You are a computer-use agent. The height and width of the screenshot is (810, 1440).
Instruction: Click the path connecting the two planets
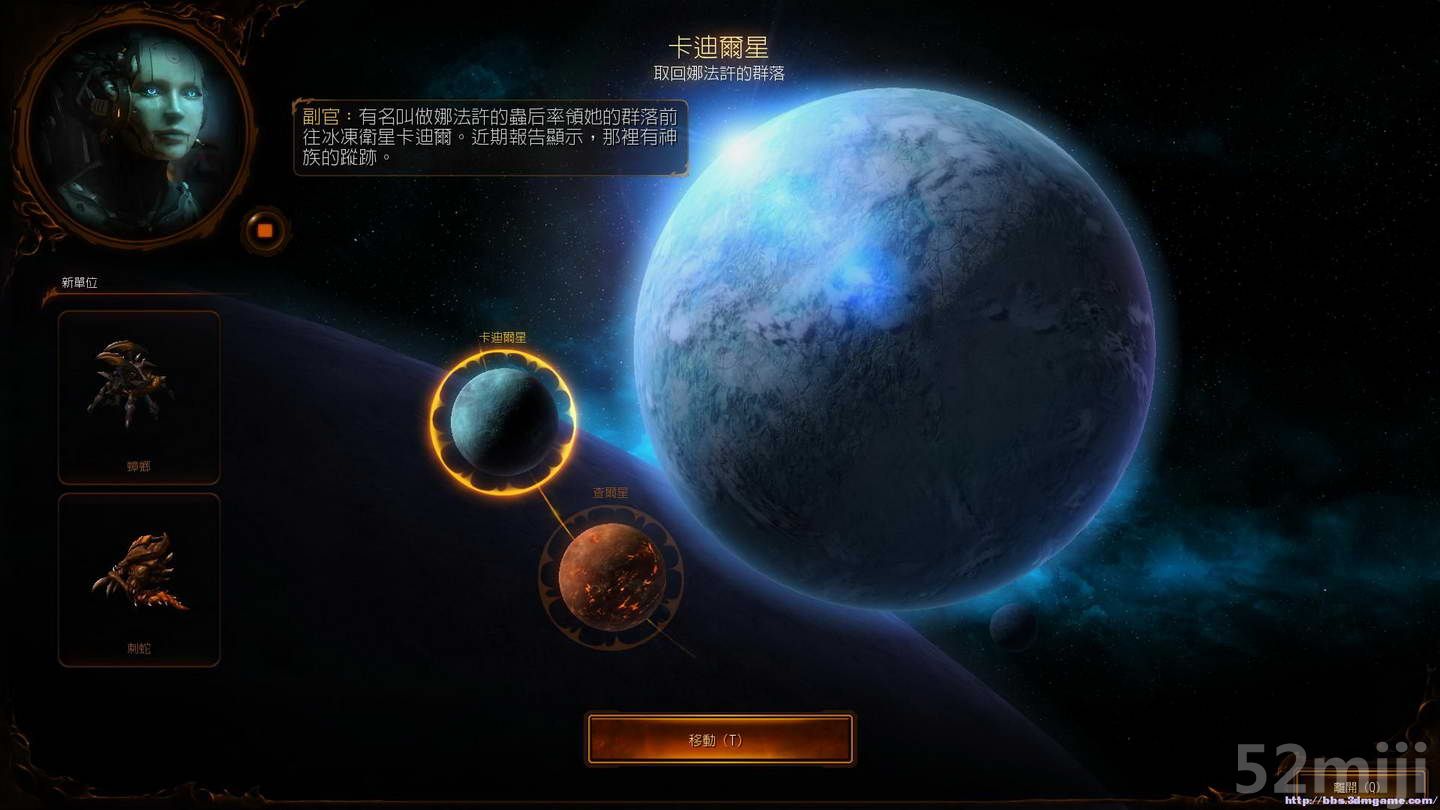coord(553,505)
